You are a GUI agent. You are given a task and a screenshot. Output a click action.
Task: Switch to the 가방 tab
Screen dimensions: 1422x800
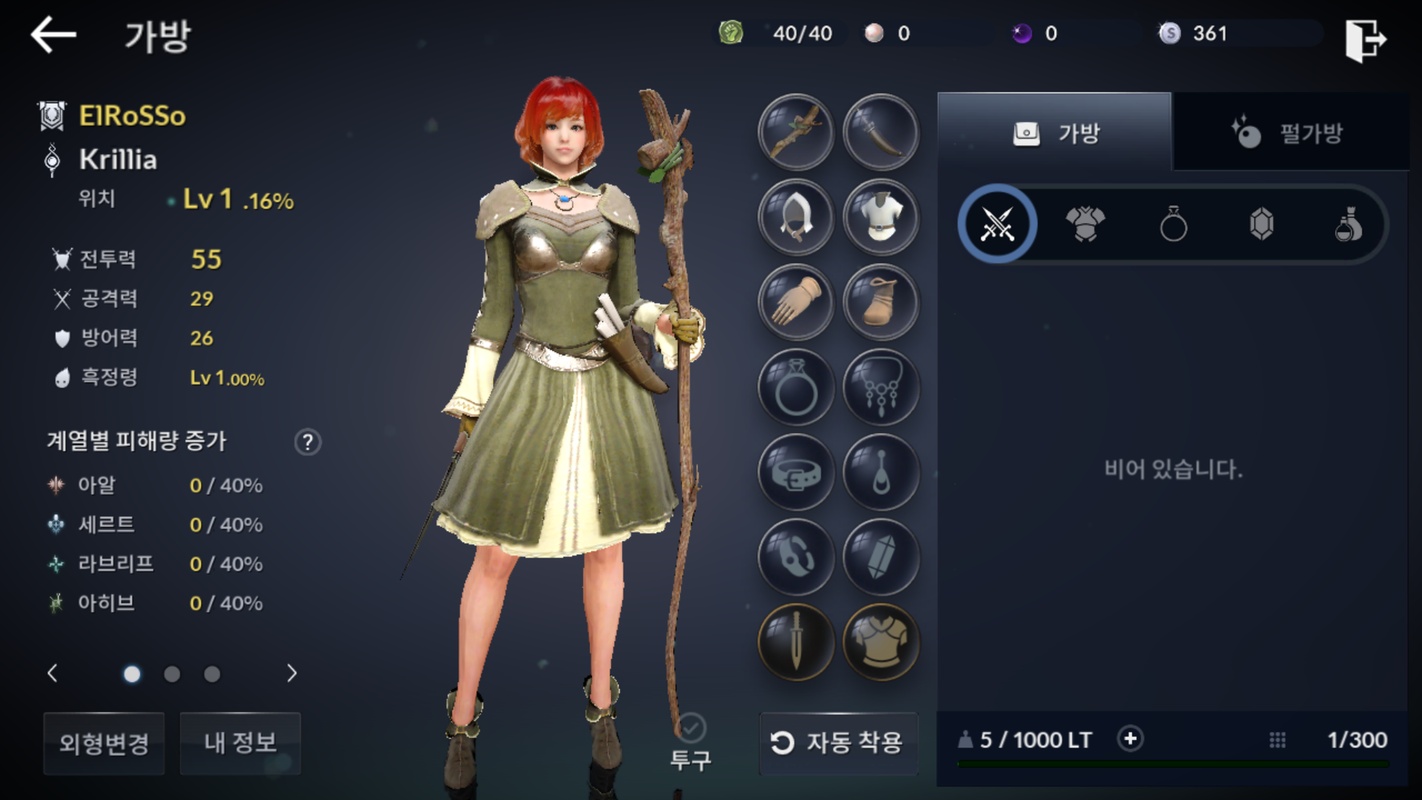pyautogui.click(x=1054, y=133)
